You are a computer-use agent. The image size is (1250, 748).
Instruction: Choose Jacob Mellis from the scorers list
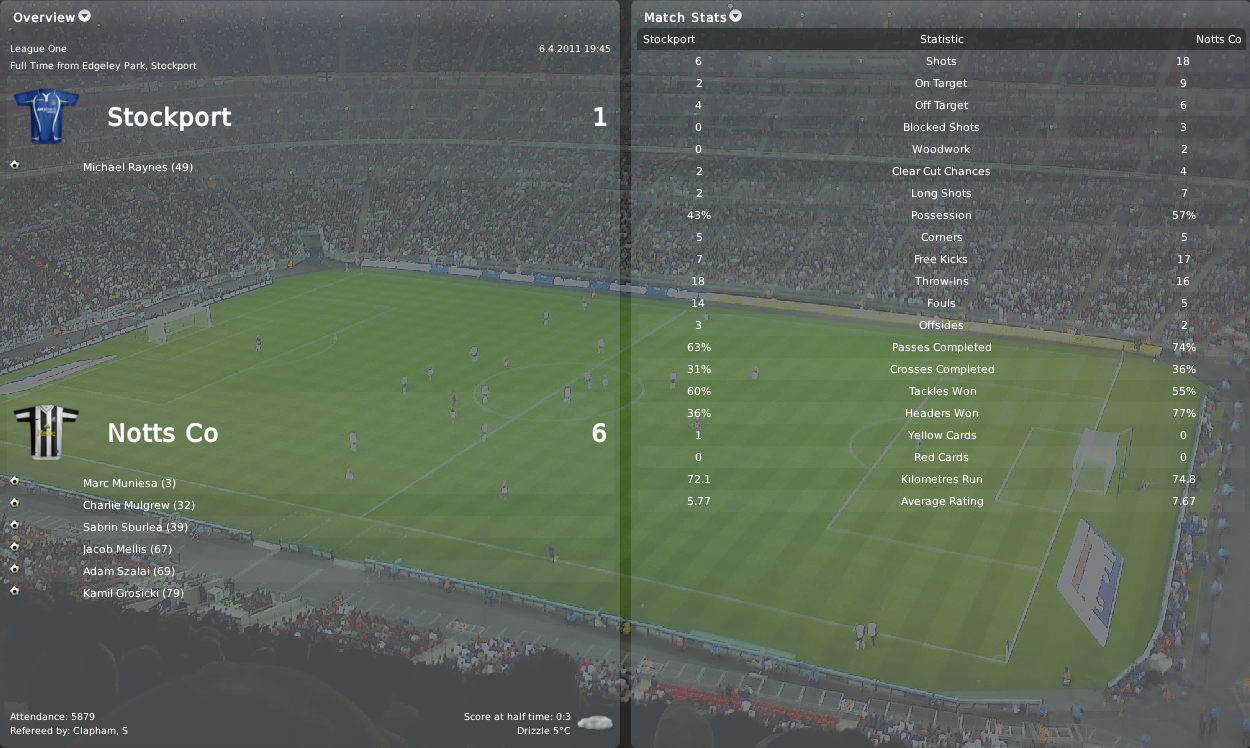coord(128,549)
